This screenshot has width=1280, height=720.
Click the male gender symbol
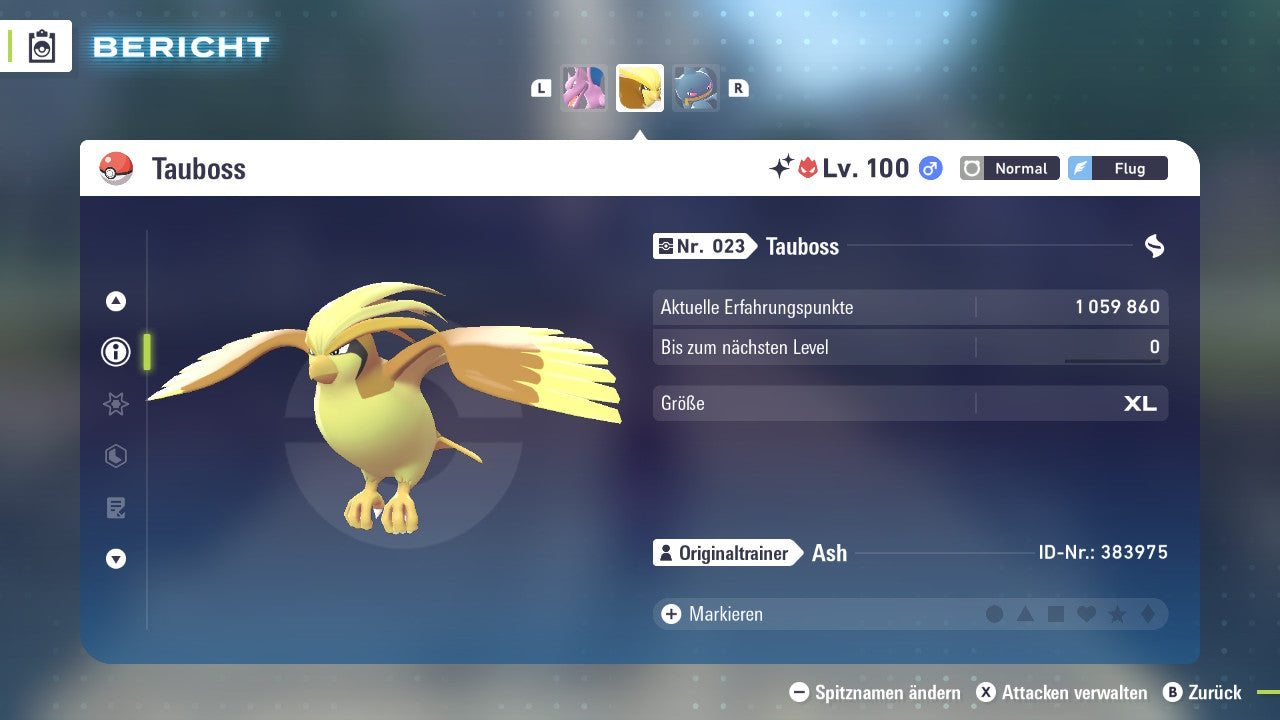[x=930, y=168]
